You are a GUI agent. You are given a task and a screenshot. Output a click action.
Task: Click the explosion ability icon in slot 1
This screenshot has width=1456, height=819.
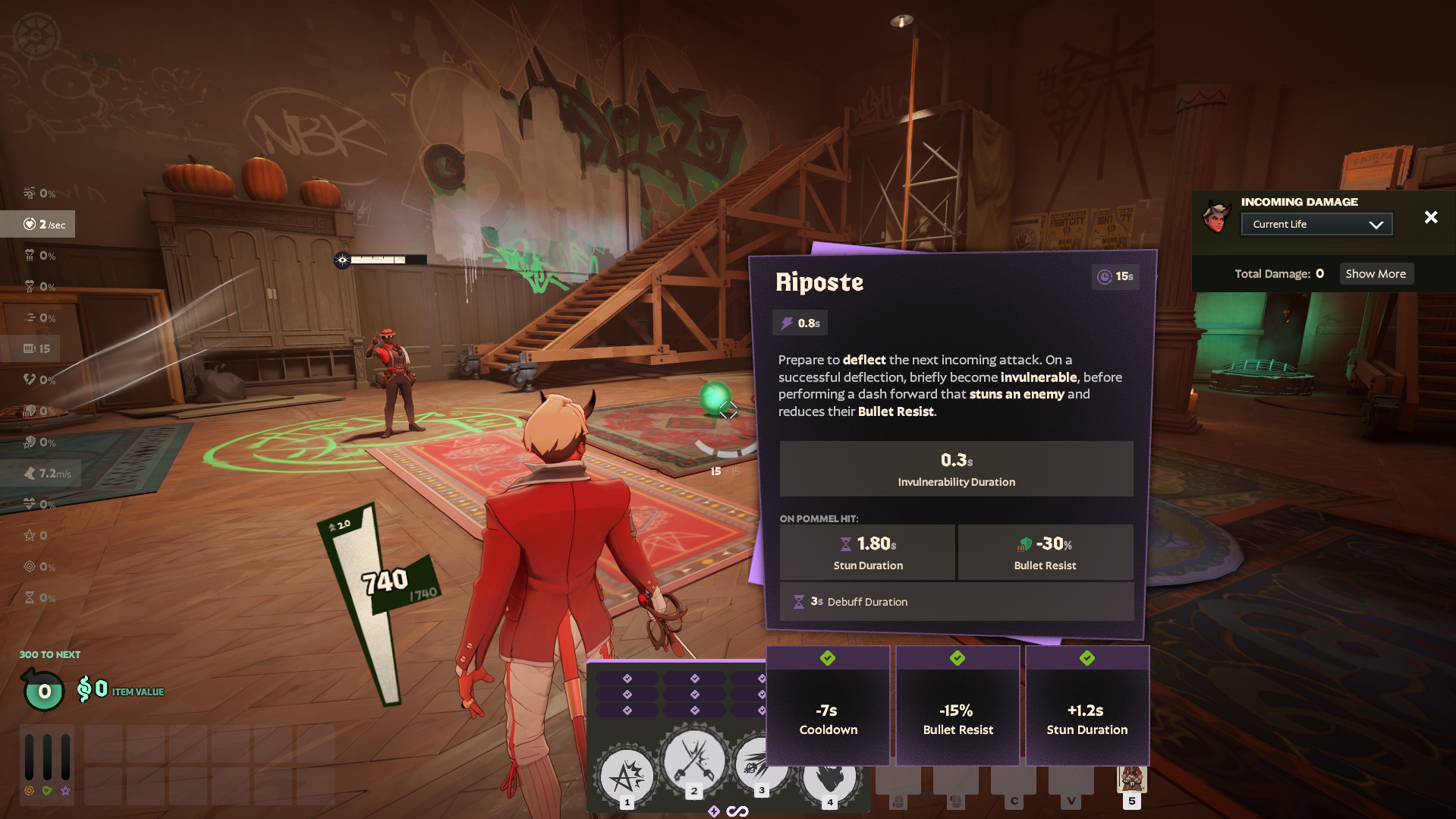coord(693,763)
